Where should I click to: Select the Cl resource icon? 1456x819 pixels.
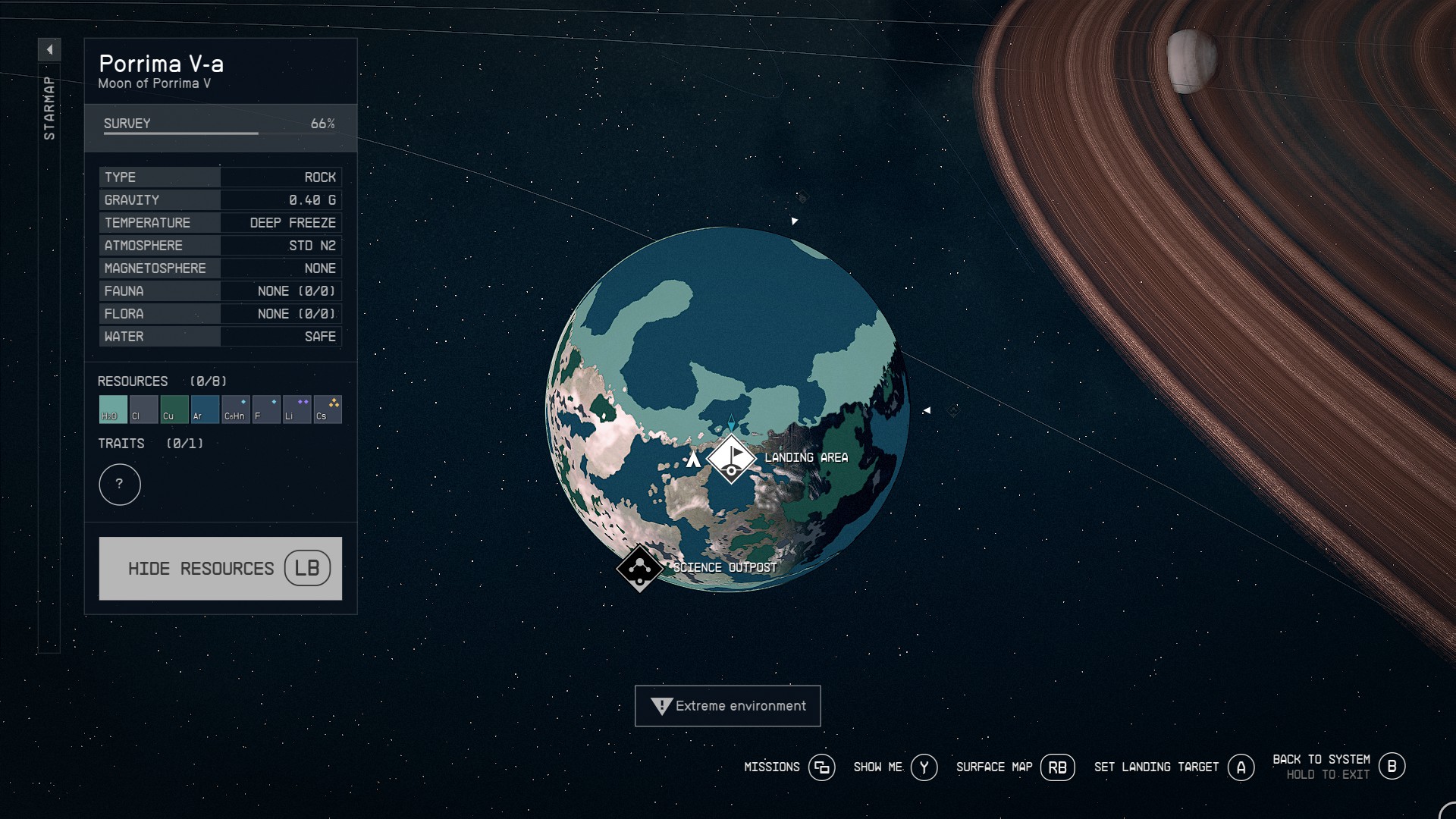coord(142,409)
